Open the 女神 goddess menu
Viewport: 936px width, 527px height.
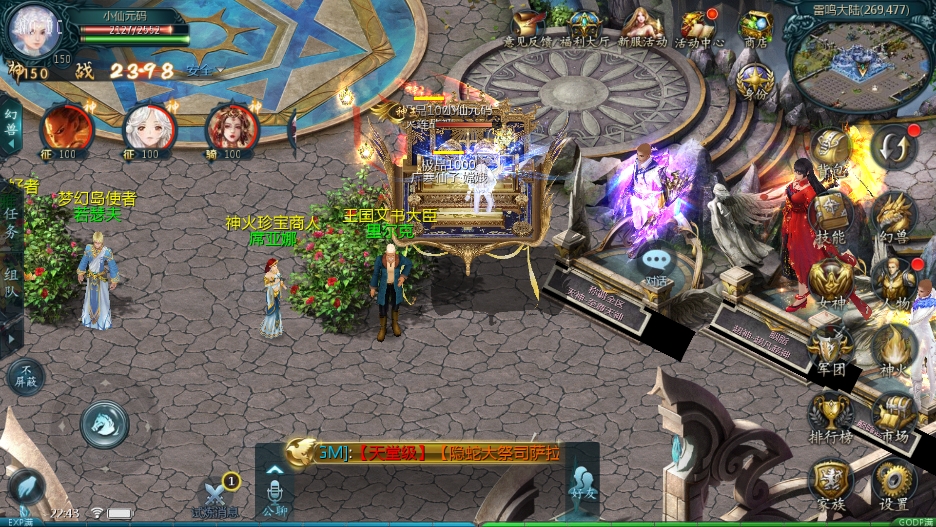[830, 280]
